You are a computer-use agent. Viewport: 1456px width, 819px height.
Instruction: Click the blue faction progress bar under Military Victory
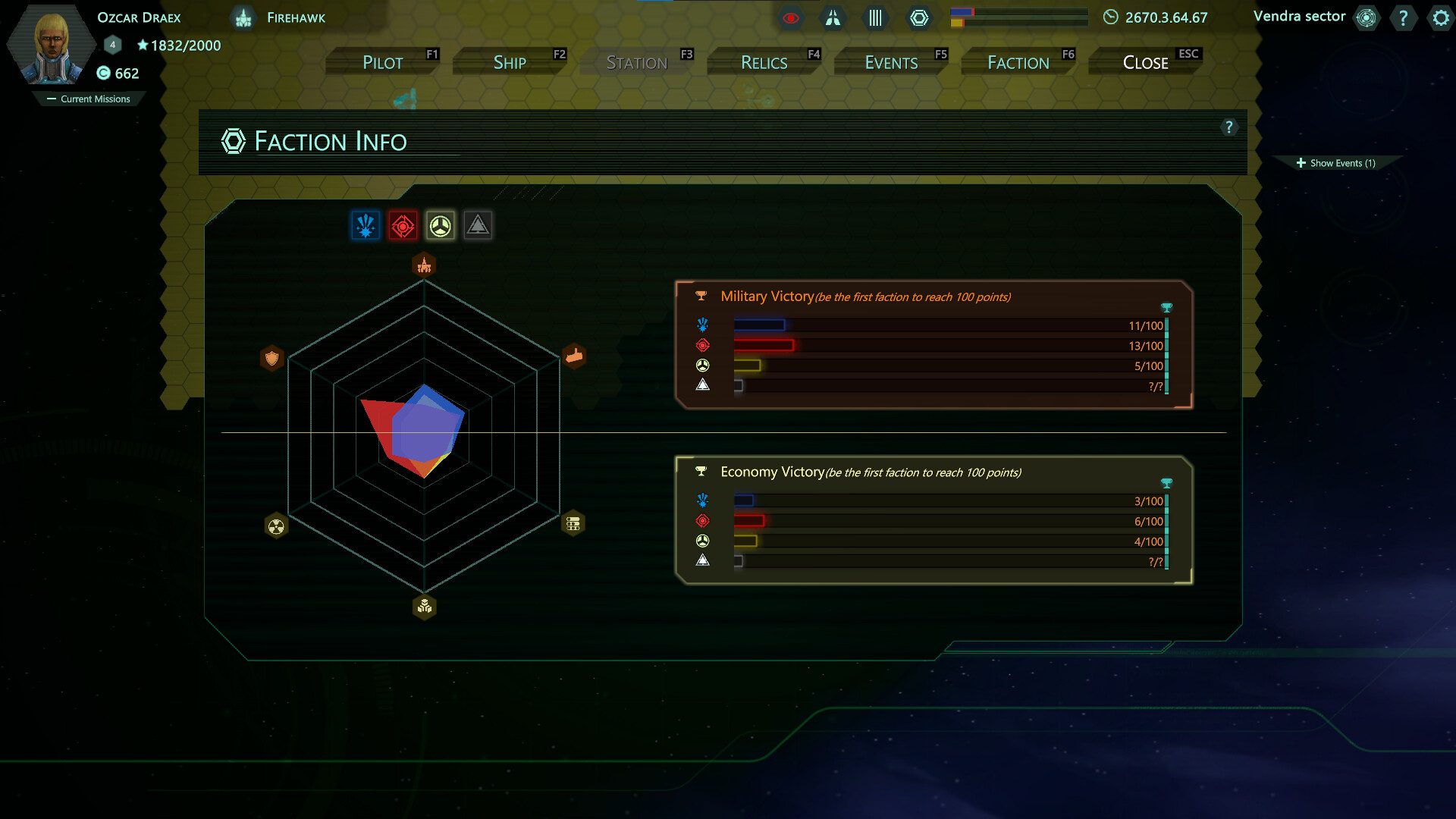(758, 325)
